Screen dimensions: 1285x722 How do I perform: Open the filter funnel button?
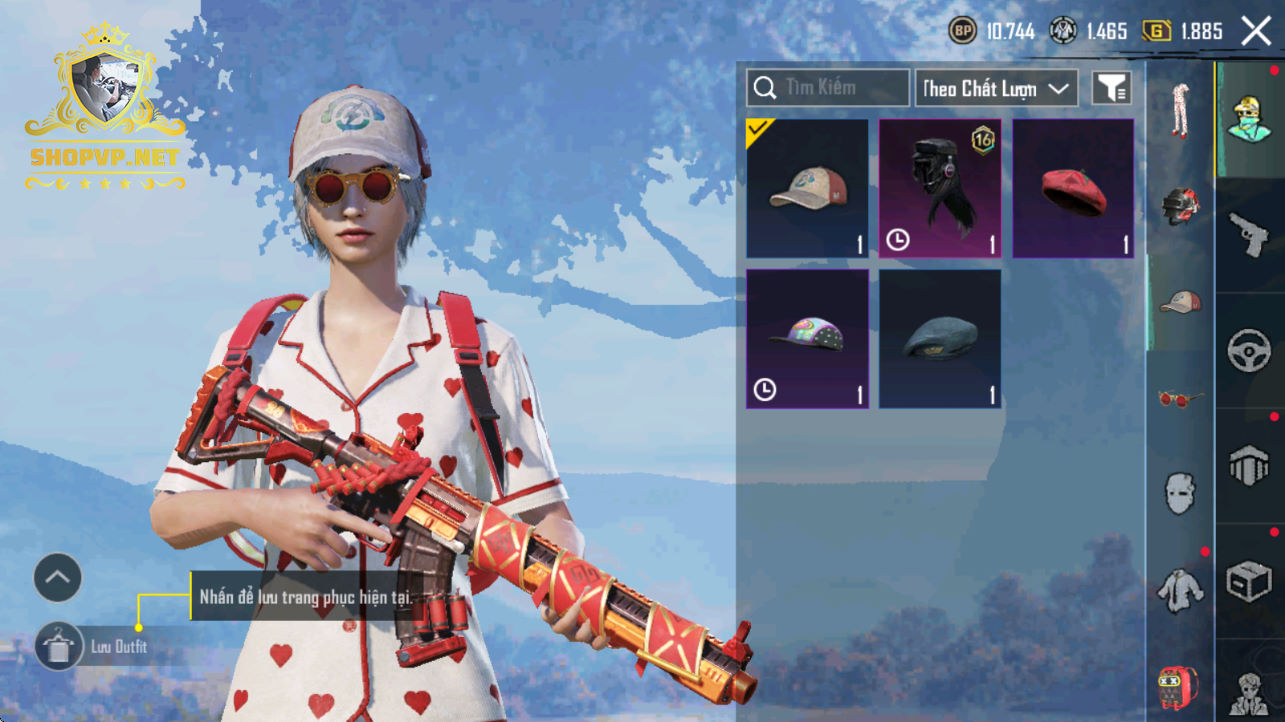[1111, 88]
